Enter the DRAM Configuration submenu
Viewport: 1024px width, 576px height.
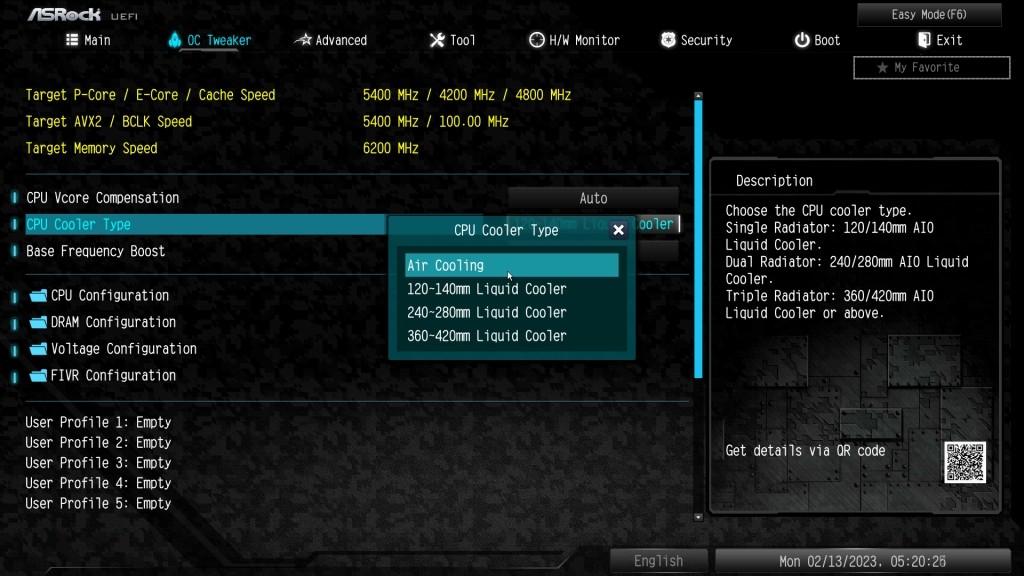point(113,322)
